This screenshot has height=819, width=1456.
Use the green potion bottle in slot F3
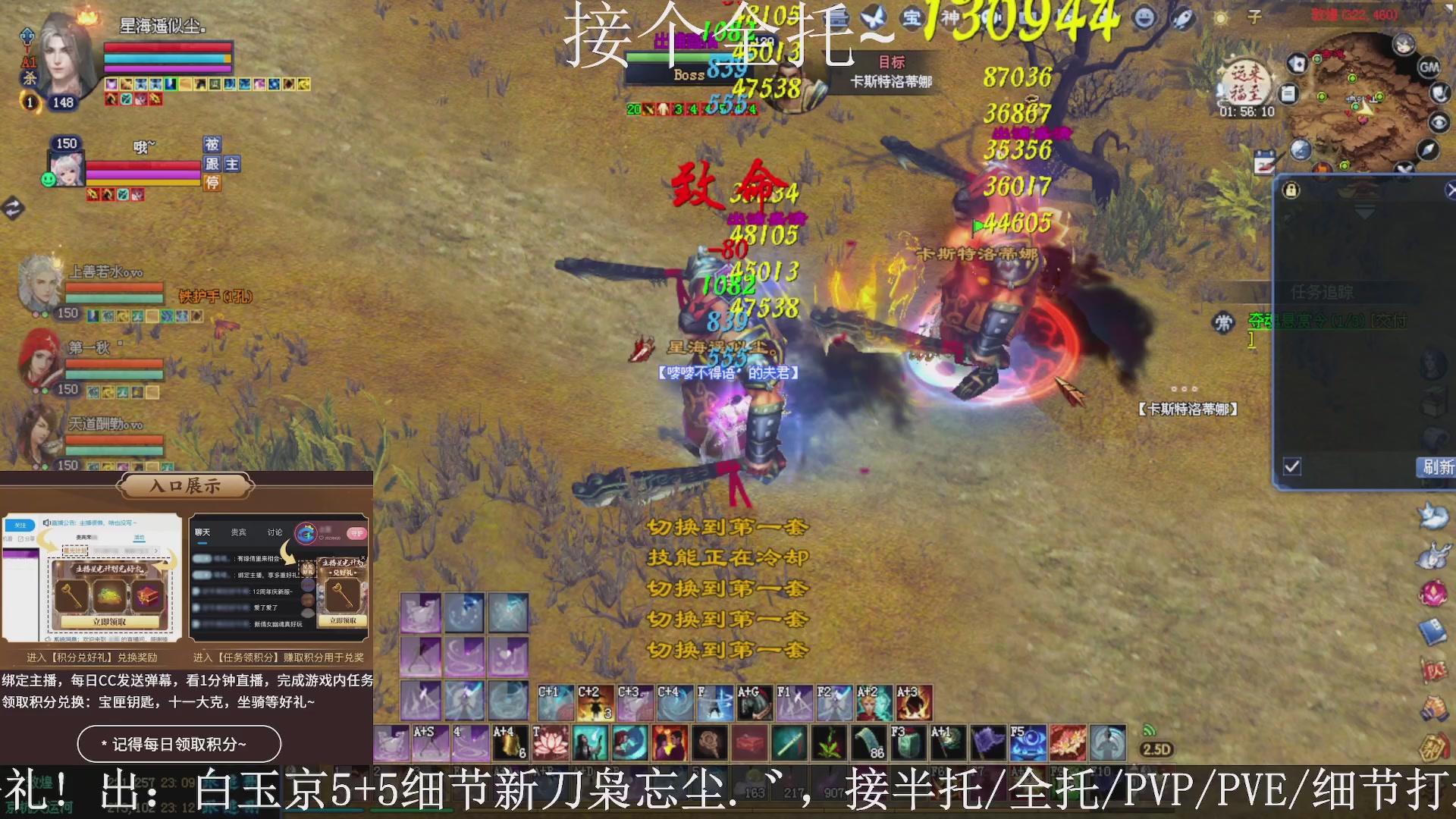pyautogui.click(x=910, y=743)
